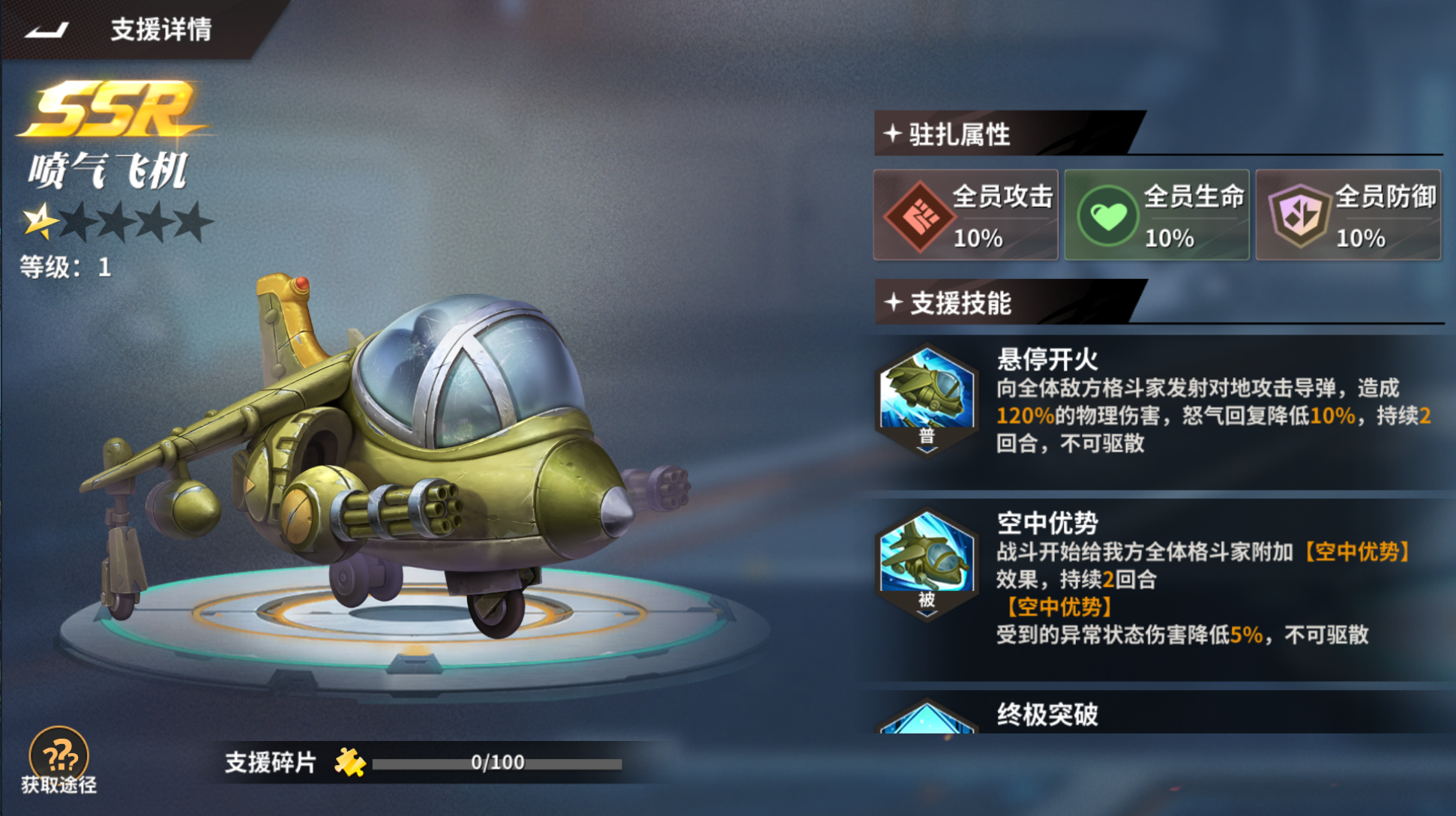Select the 全员生命 health attribute tile
This screenshot has height=816, width=1456.
(1156, 215)
